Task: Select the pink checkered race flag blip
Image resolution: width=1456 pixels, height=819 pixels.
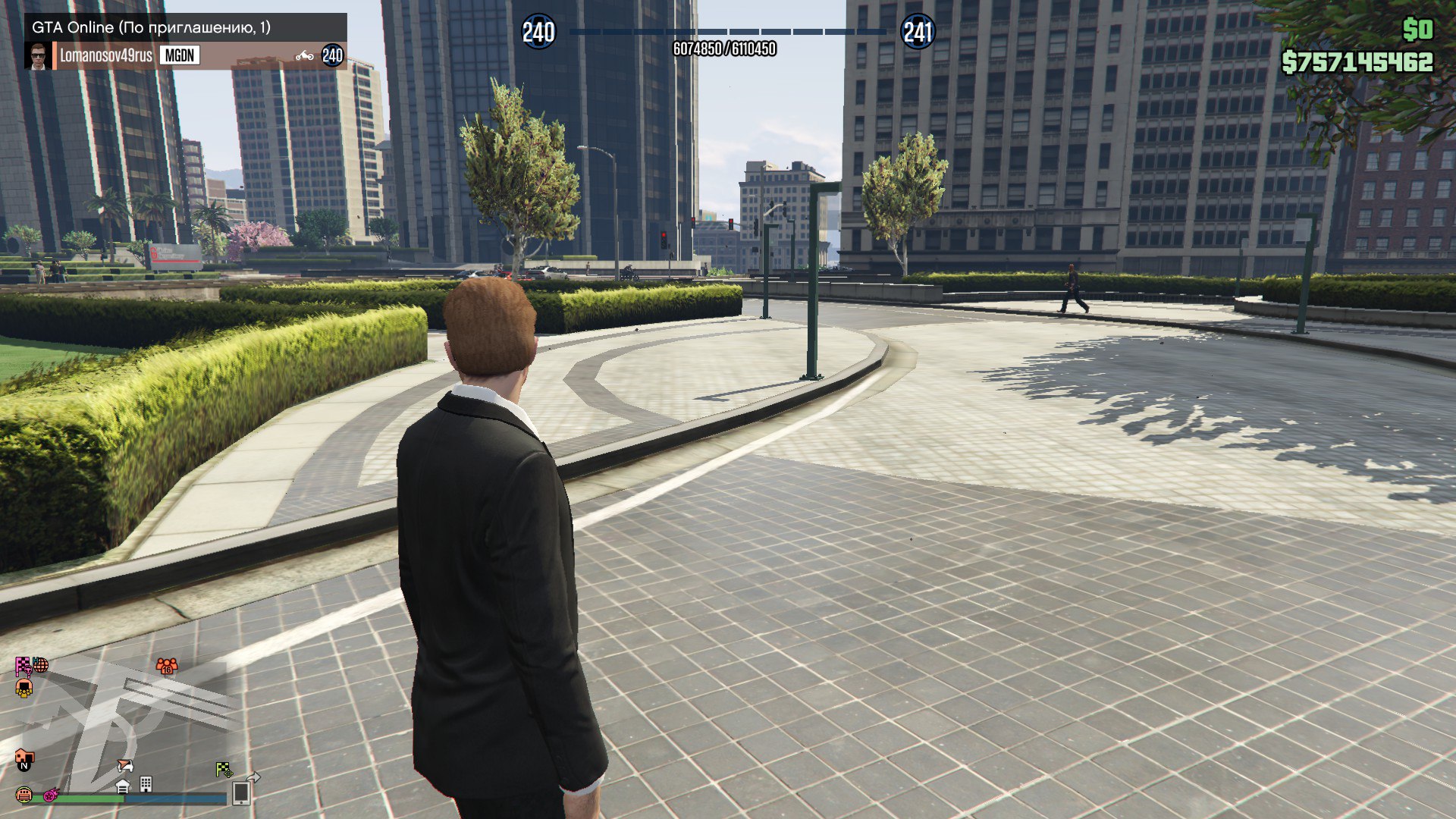Action: coord(23,666)
